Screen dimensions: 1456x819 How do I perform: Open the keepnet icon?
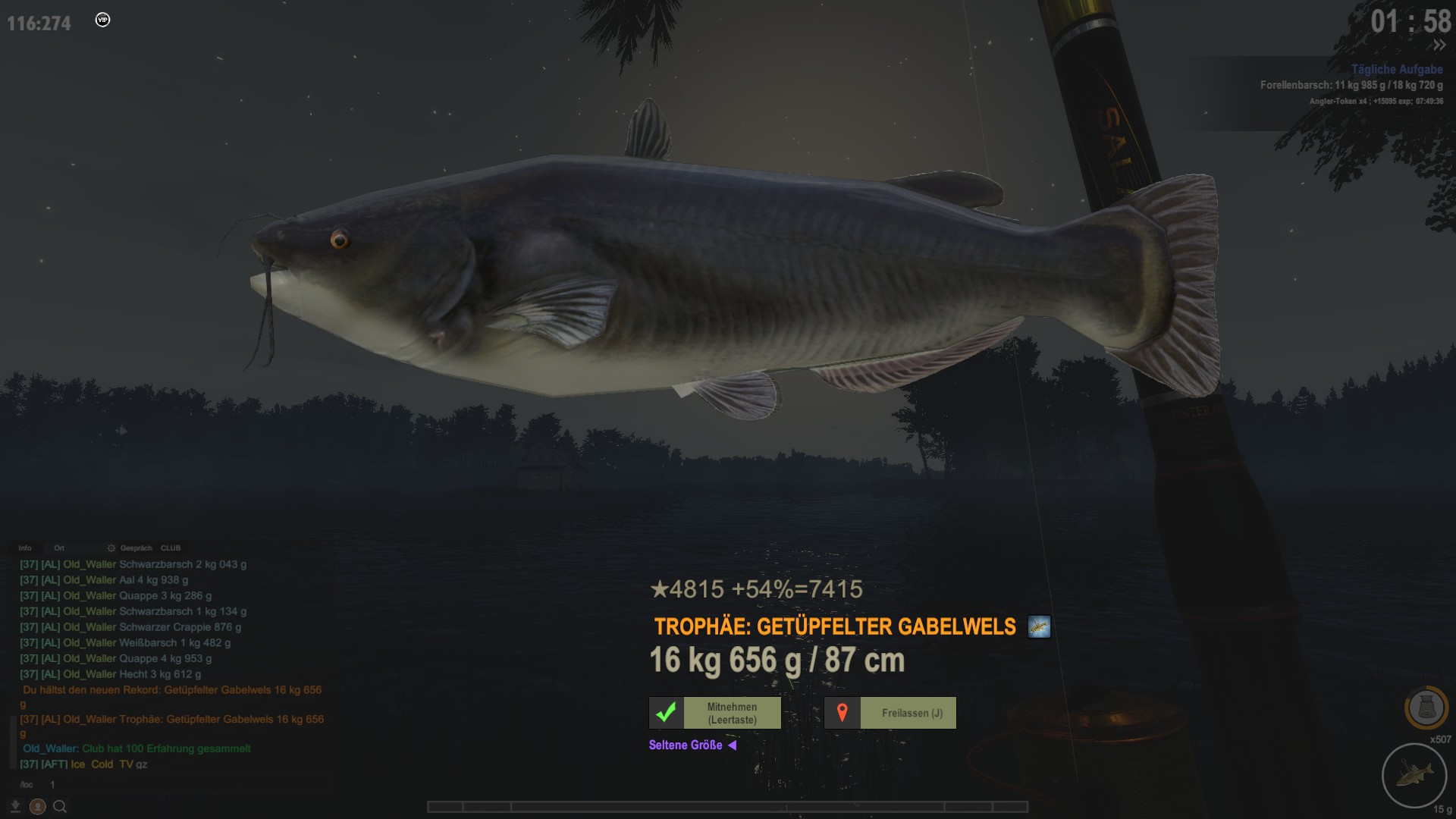point(1426,708)
